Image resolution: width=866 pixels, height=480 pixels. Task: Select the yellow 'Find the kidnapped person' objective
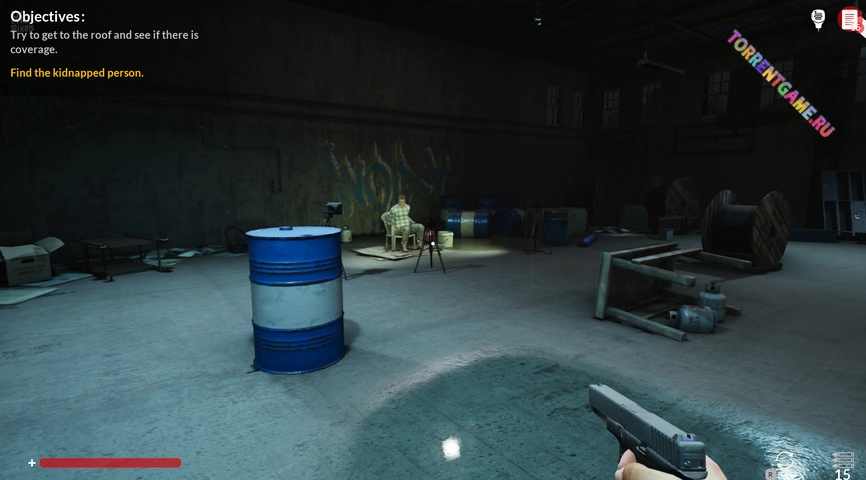(77, 73)
